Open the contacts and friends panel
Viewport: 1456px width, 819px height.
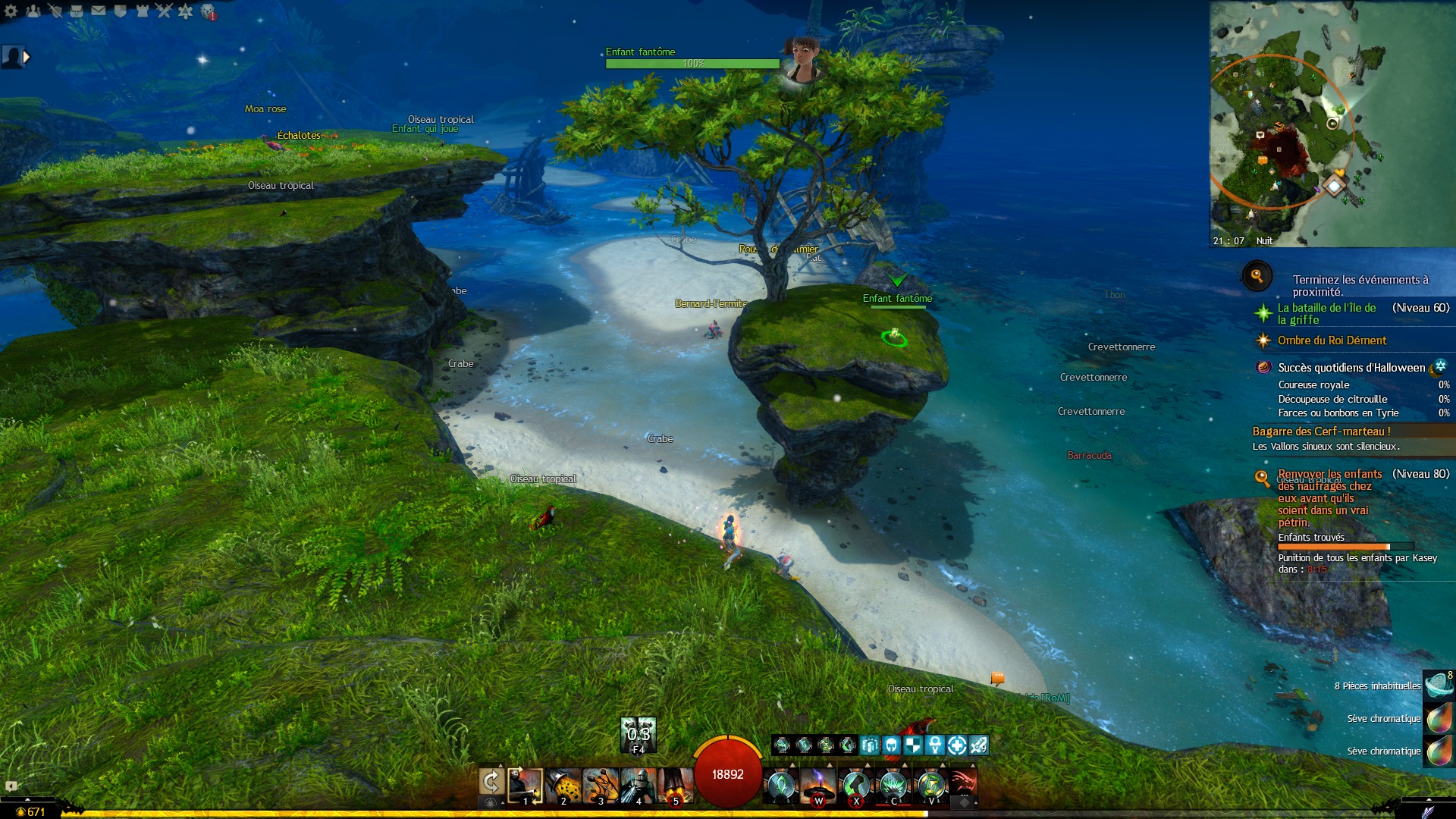(33, 11)
